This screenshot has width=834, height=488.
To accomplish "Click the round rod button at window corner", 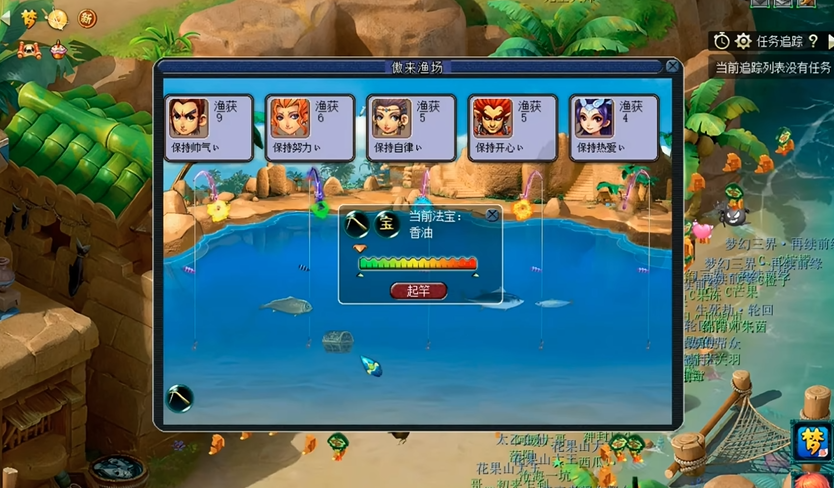I will [179, 399].
